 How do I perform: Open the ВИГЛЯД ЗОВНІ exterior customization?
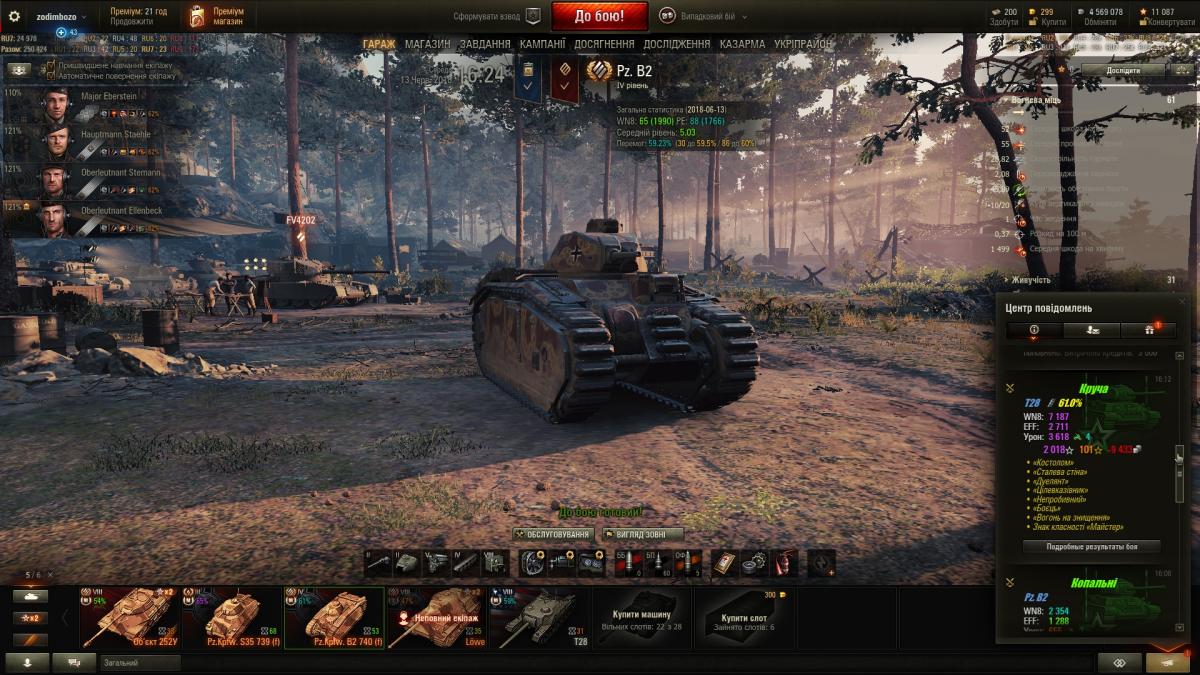coord(642,535)
